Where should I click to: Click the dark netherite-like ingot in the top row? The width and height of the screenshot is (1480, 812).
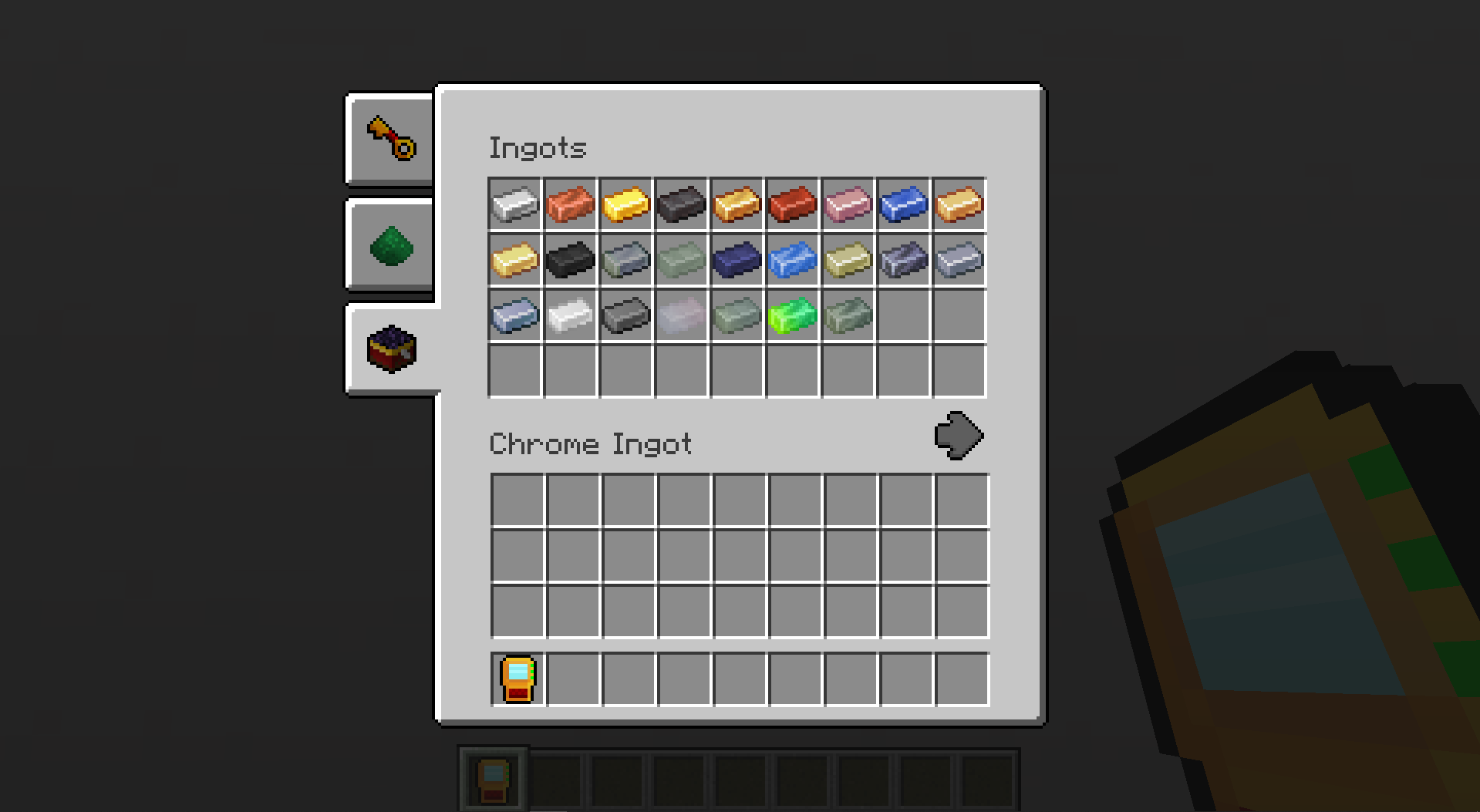tap(681, 204)
